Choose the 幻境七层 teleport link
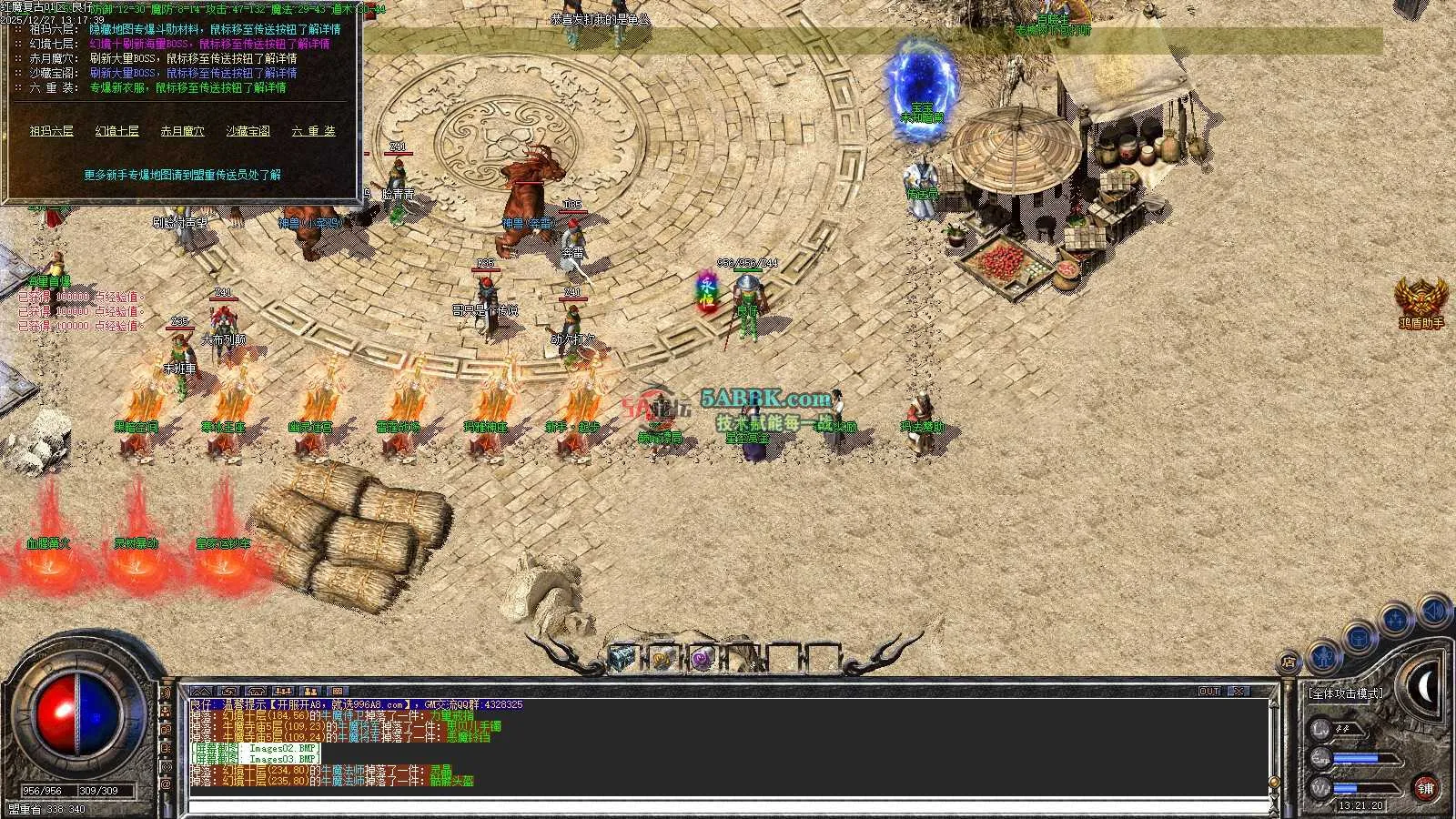 click(x=117, y=131)
